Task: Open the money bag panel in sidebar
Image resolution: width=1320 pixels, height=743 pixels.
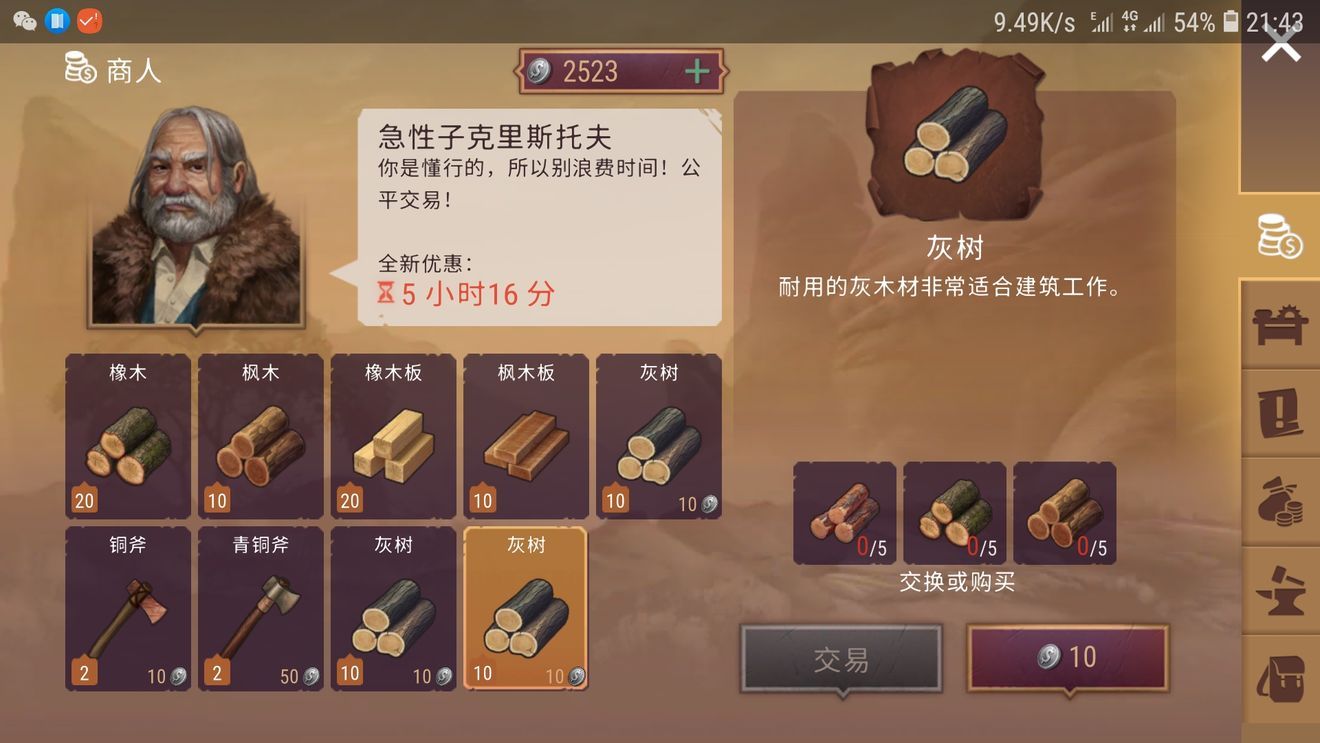Action: tap(1281, 500)
